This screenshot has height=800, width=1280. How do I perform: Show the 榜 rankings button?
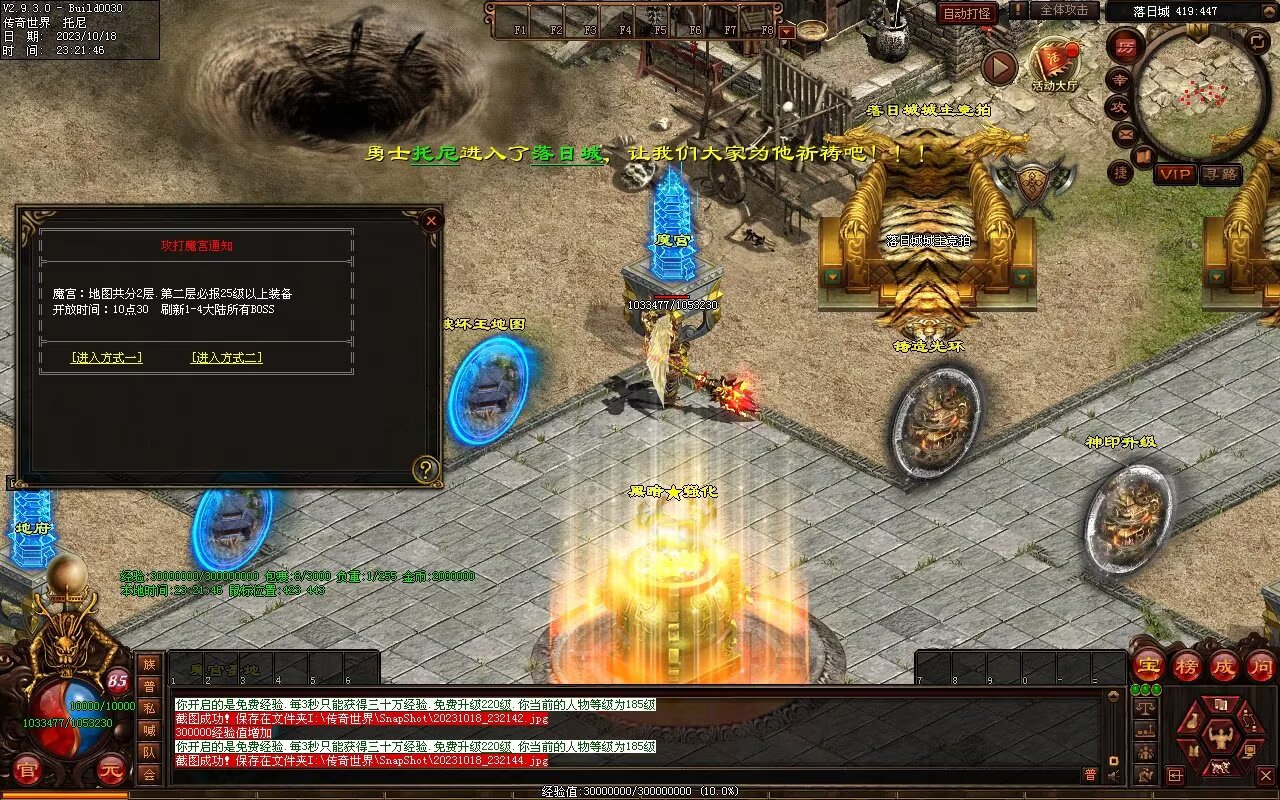coord(1187,665)
